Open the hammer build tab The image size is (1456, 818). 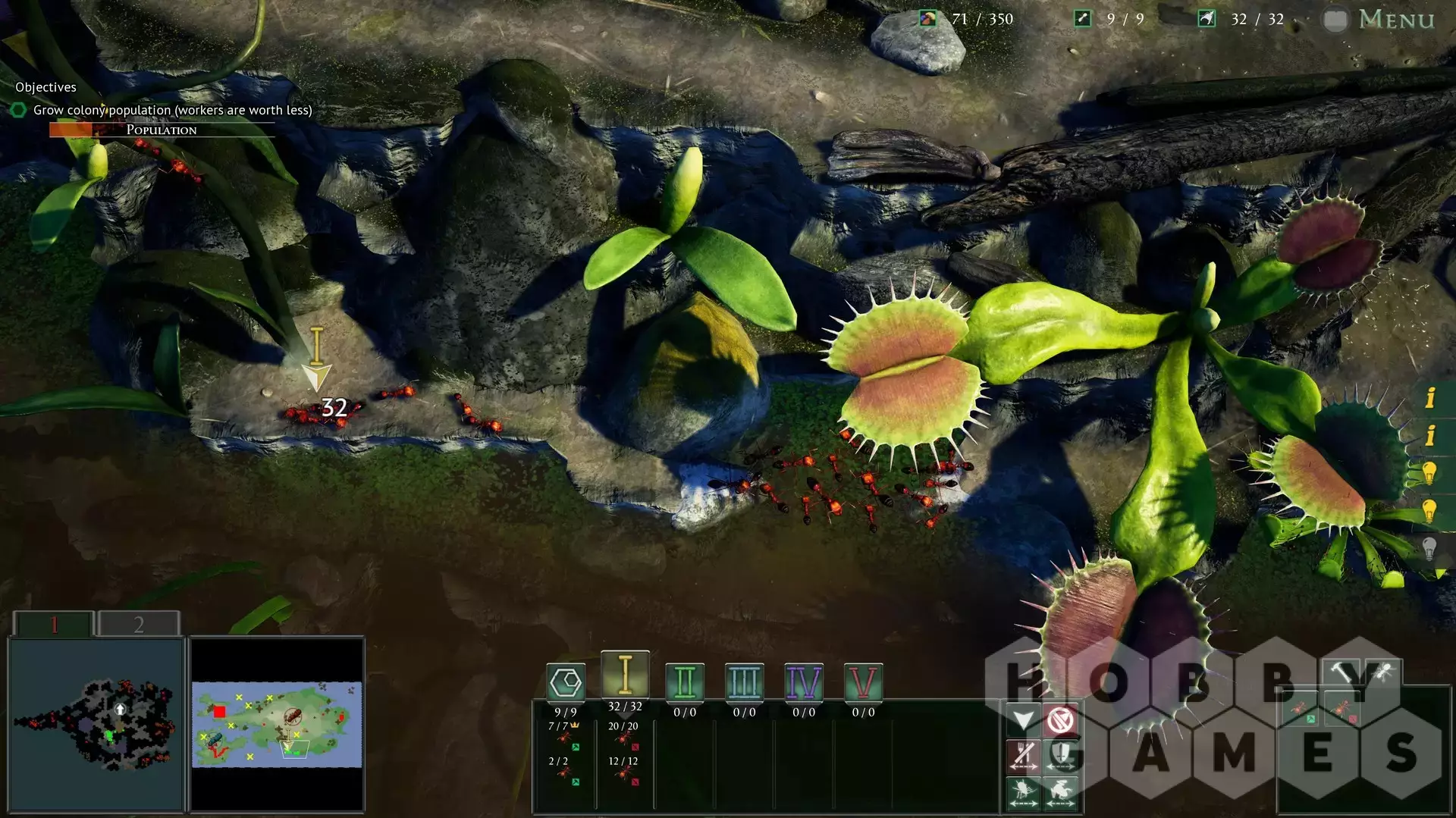click(1343, 672)
